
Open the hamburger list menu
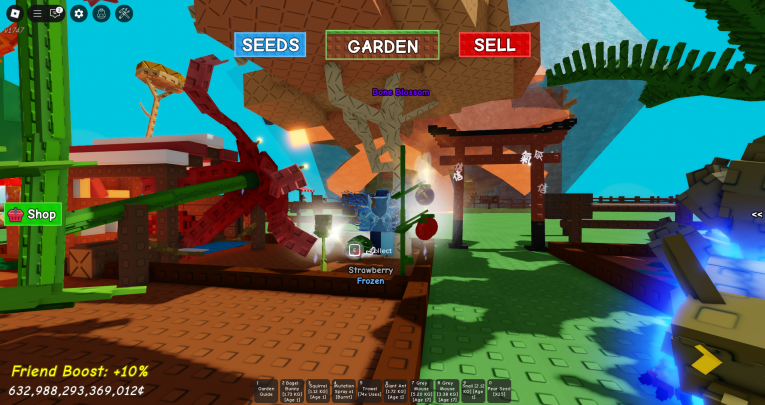37,13
